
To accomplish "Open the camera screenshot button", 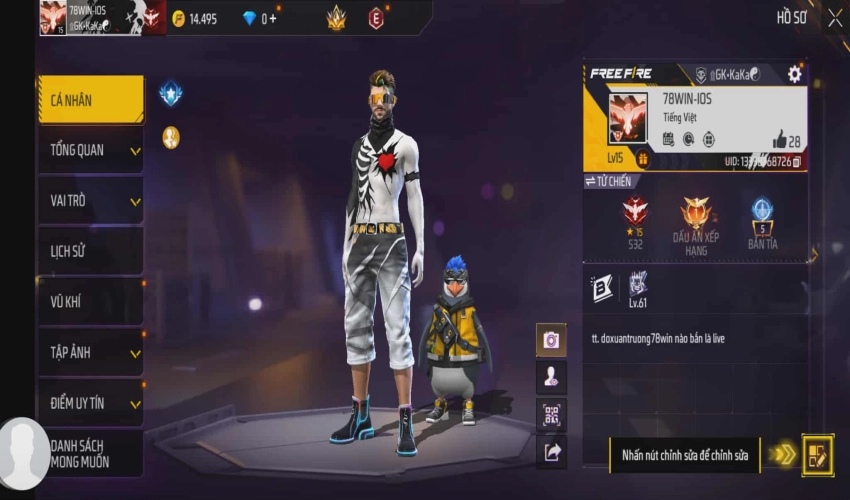I will [x=551, y=340].
